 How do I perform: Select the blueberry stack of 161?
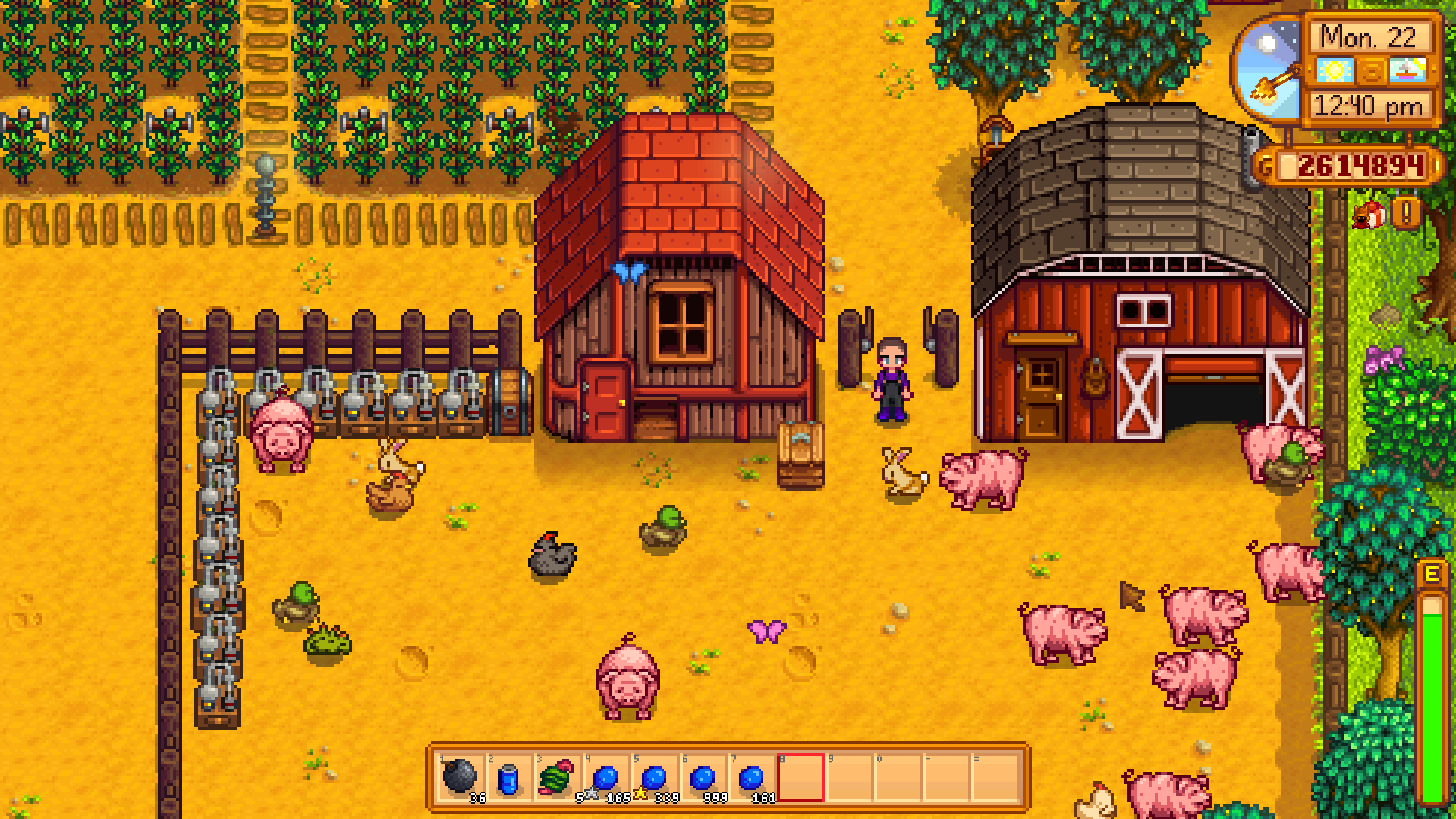(751, 780)
